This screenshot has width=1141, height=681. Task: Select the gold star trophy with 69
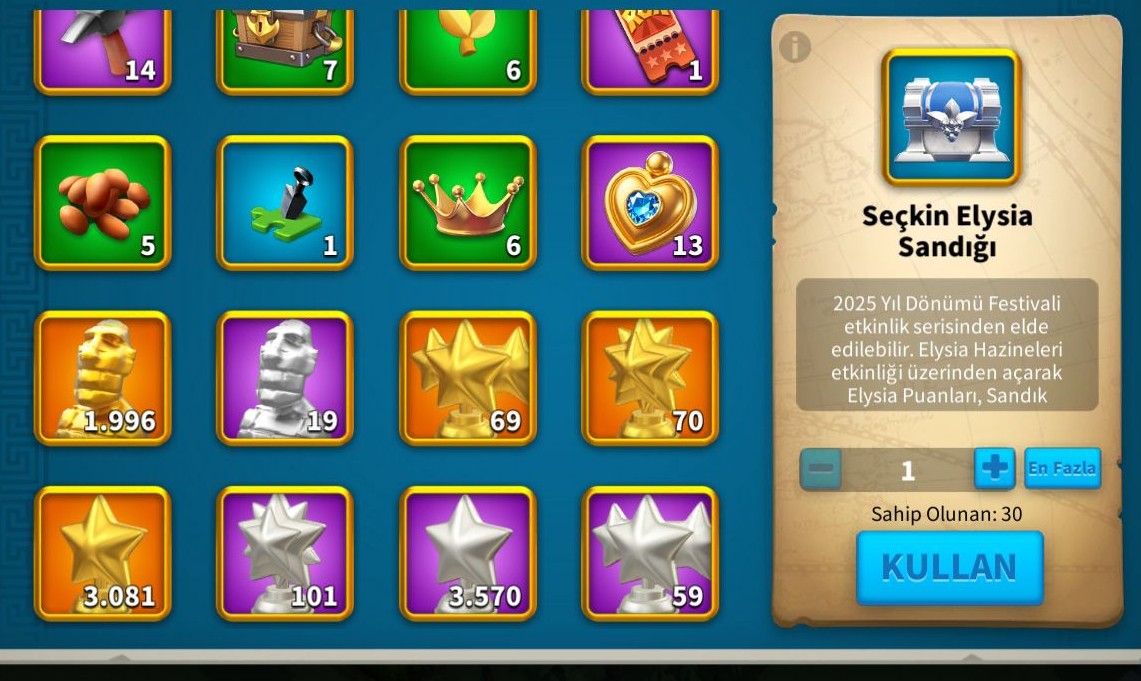(x=468, y=378)
